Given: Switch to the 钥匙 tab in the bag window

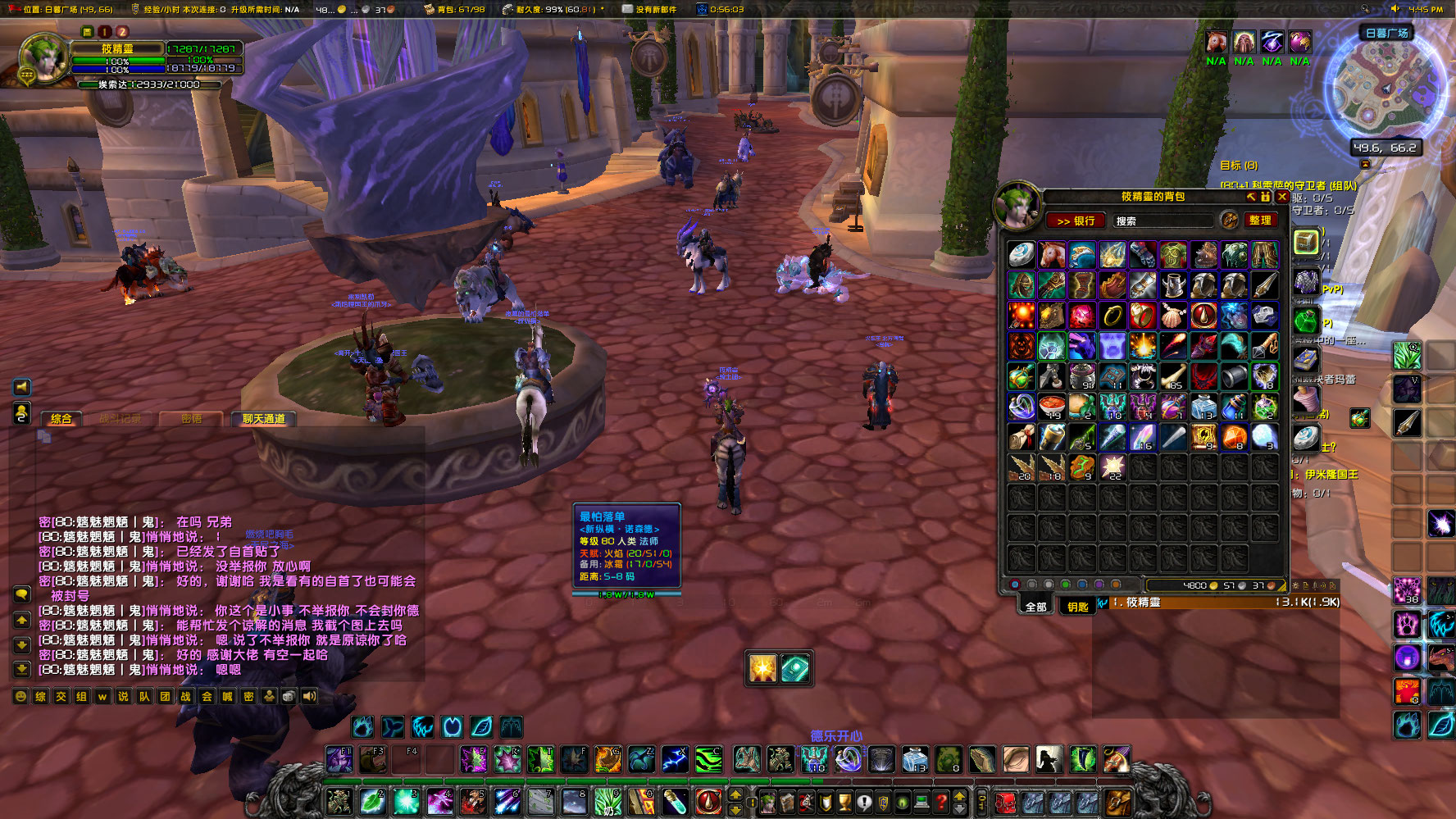Looking at the screenshot, I should click(x=1078, y=605).
